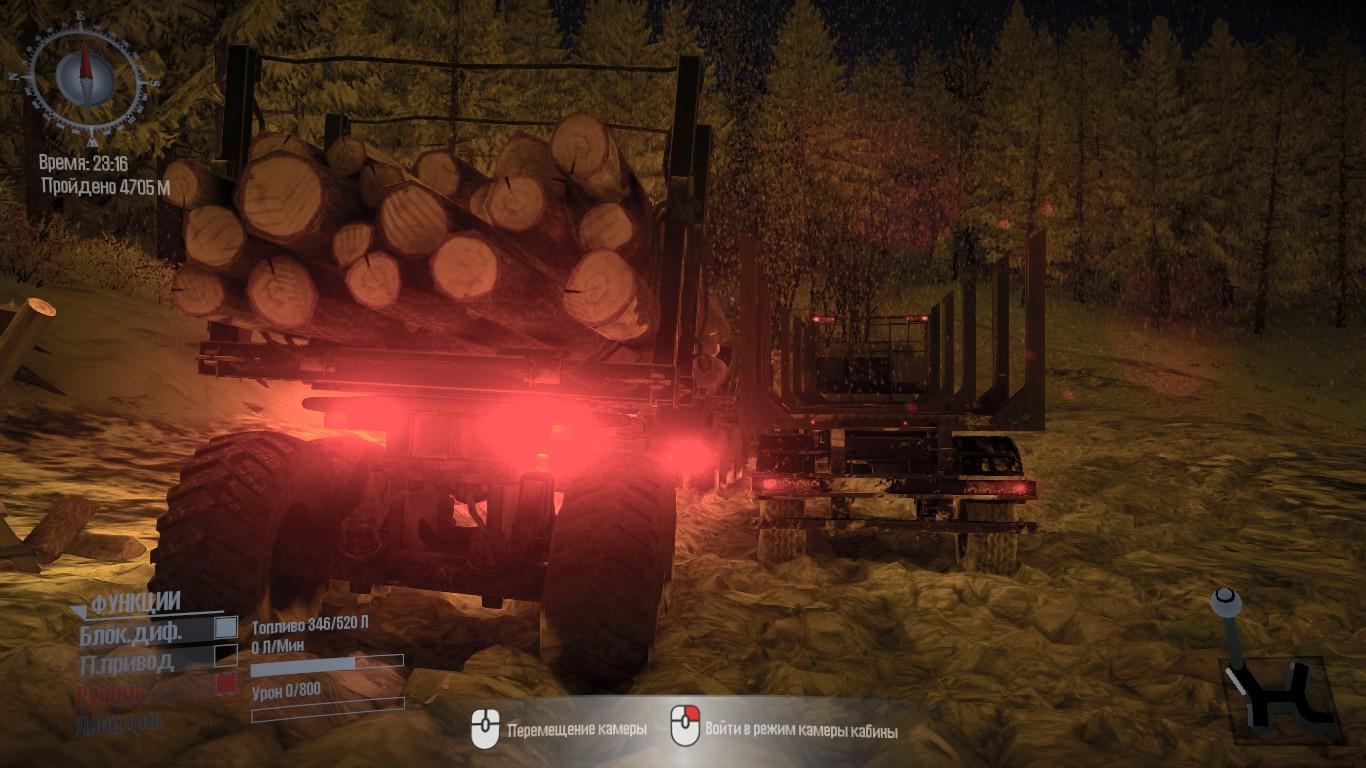Release the red Ручник handbrake
The image size is (1366, 768).
(226, 683)
